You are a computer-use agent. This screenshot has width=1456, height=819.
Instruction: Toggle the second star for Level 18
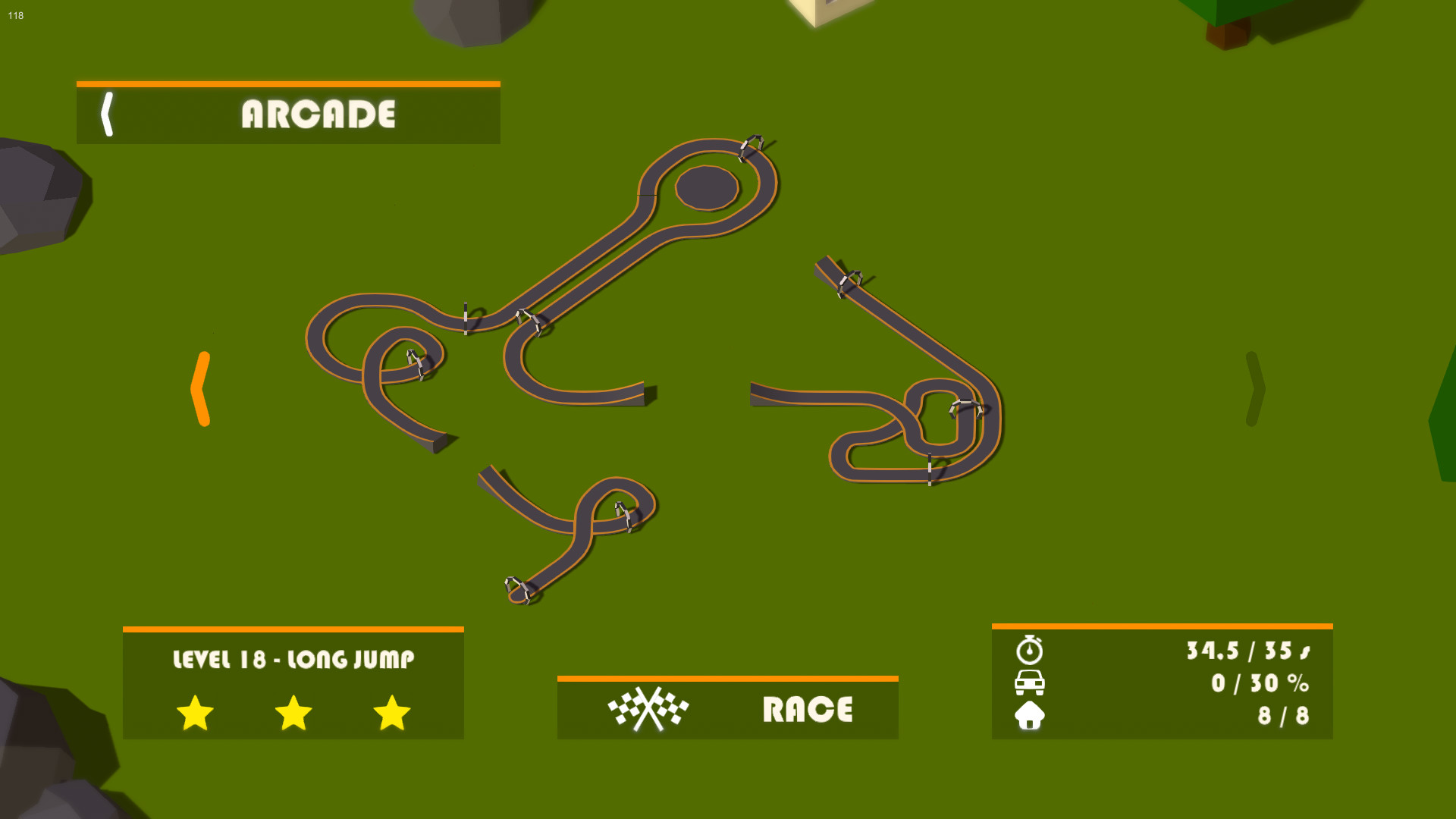[x=293, y=713]
